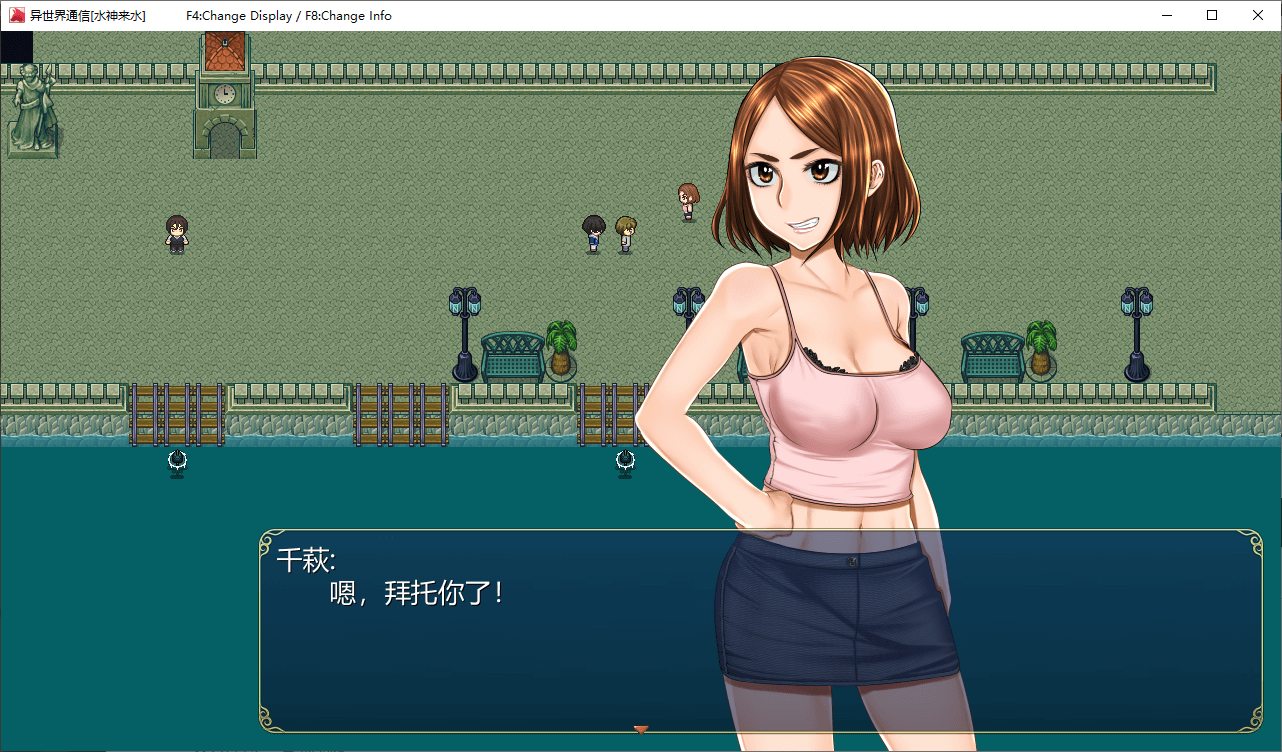
Task: Close the game window
Action: 1258,15
